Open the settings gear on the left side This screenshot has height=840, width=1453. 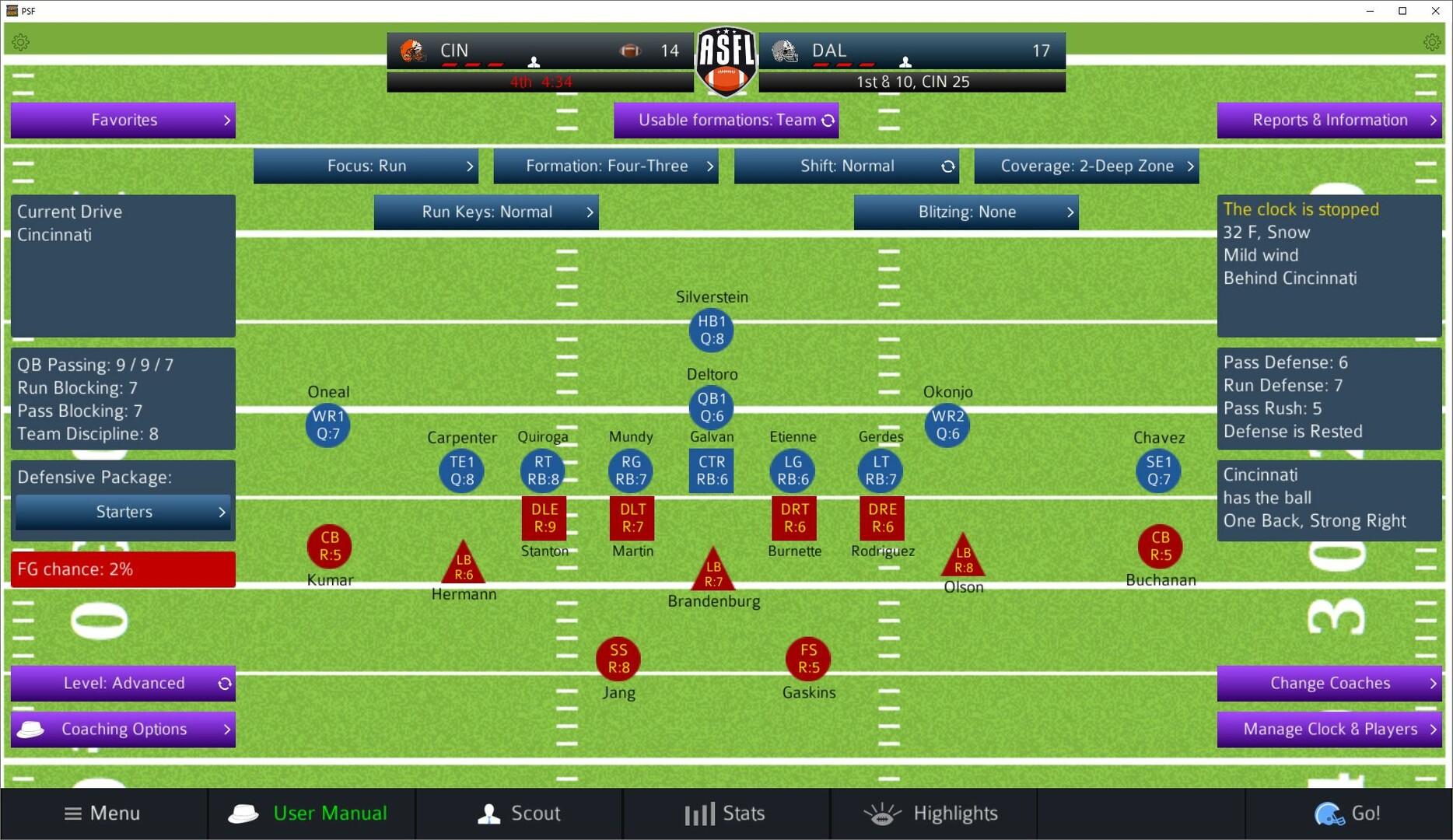(x=21, y=41)
